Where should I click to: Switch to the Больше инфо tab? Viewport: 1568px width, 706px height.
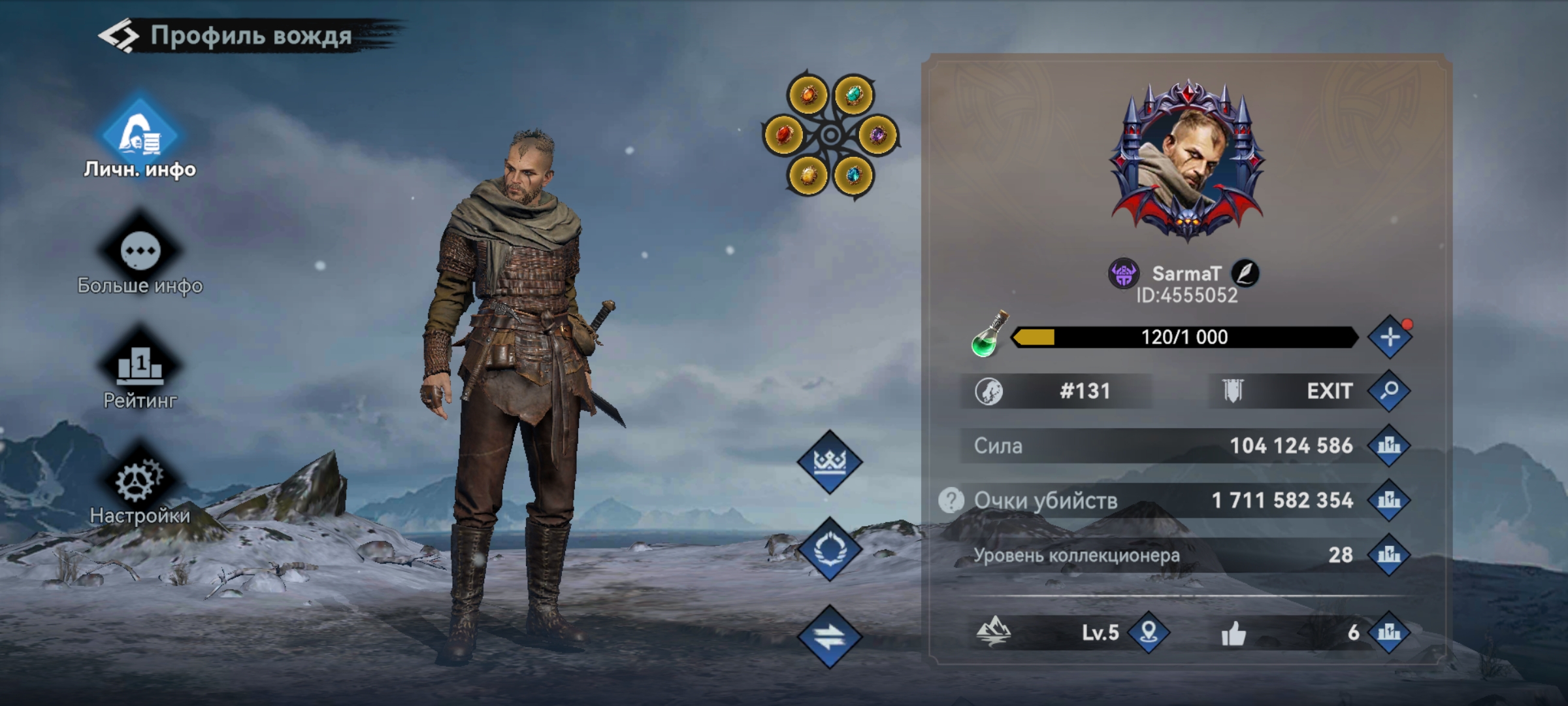click(x=140, y=254)
